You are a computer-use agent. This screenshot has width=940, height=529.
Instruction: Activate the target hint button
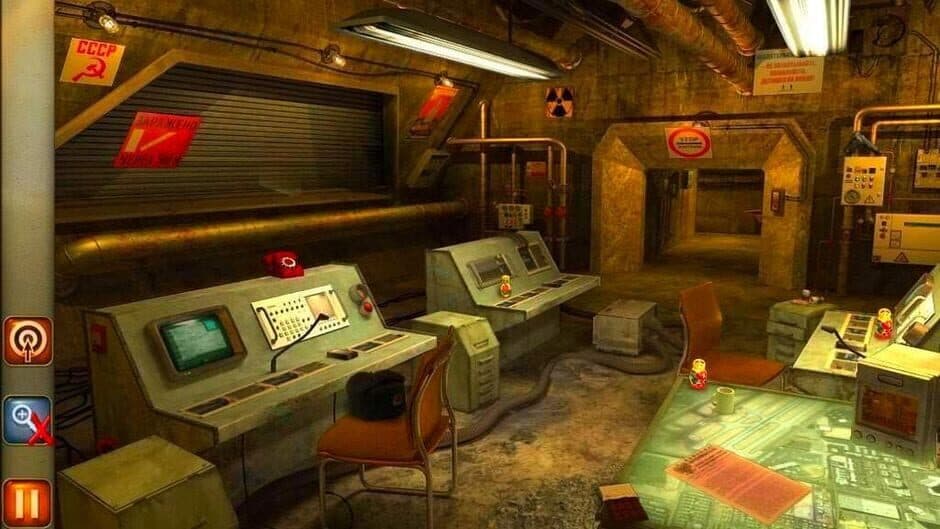click(27, 341)
